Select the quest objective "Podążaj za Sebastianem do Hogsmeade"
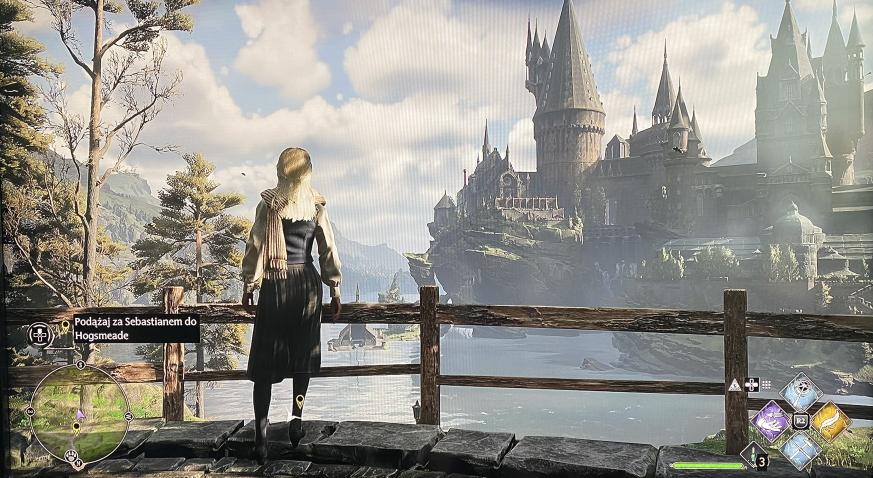The height and width of the screenshot is (478, 873). point(135,329)
